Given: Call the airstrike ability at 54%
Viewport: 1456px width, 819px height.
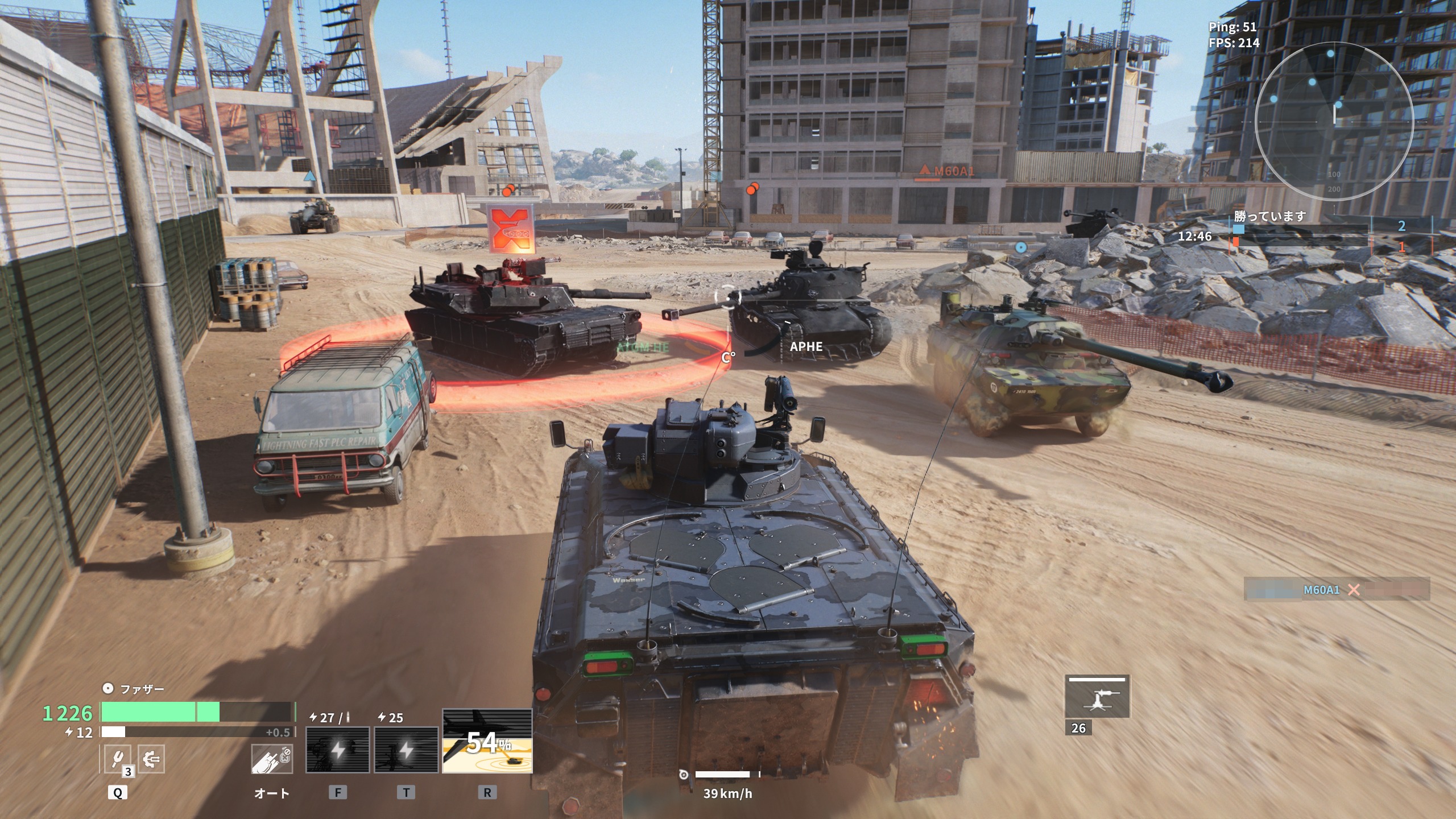Looking at the screenshot, I should 487,741.
